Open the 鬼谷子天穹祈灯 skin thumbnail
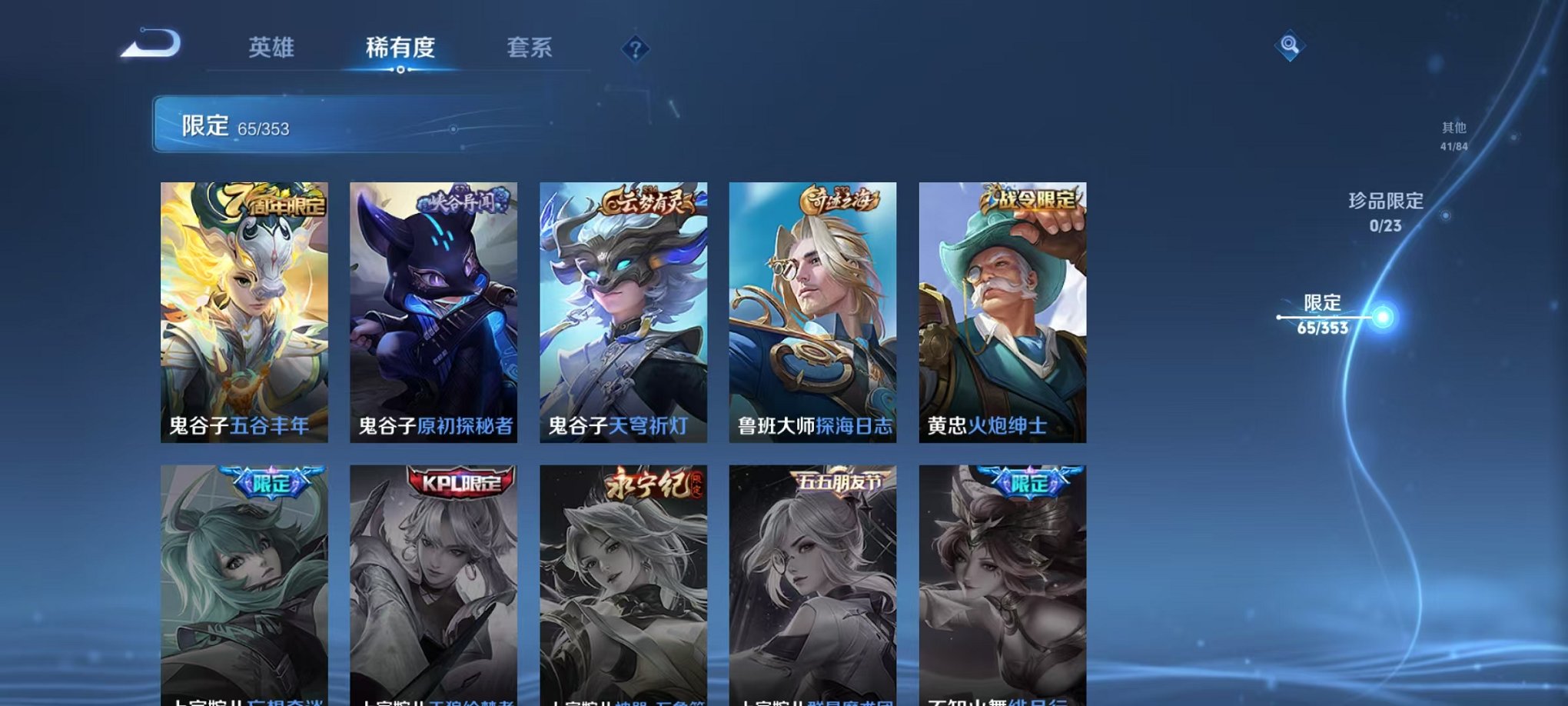Viewport: 1568px width, 706px height. [x=626, y=308]
